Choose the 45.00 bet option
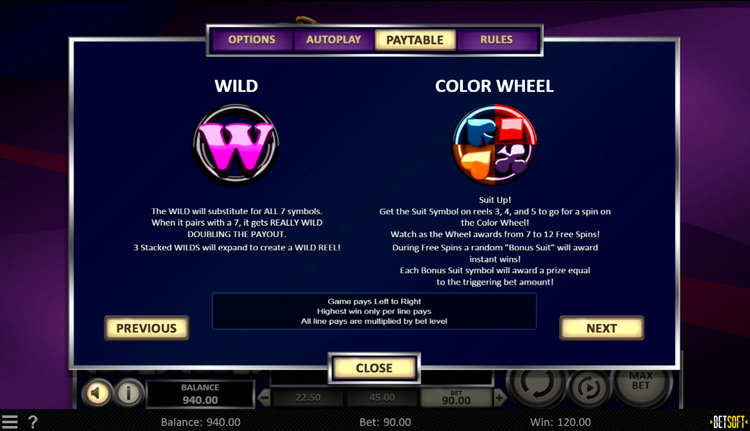This screenshot has height=431, width=750. (382, 398)
